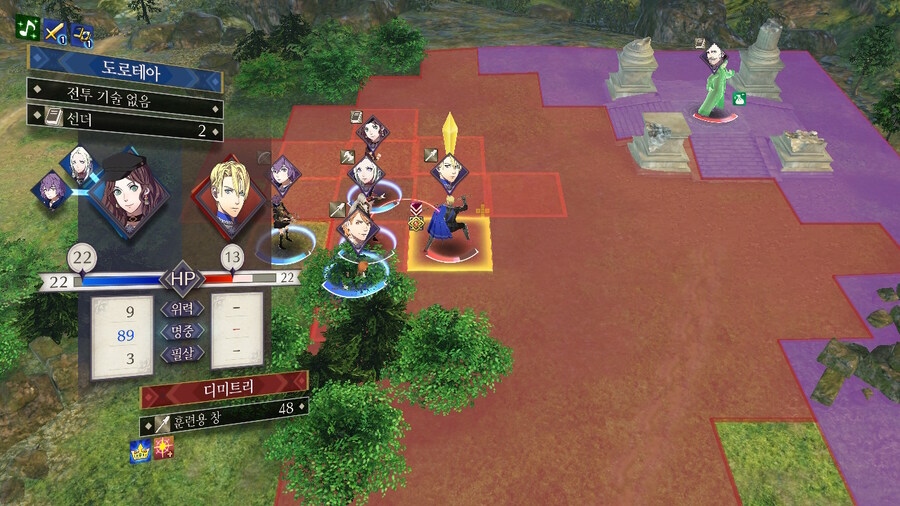Click the white-haired adjutant portrait beside Dorothea
This screenshot has width=900, height=506.
(81, 160)
